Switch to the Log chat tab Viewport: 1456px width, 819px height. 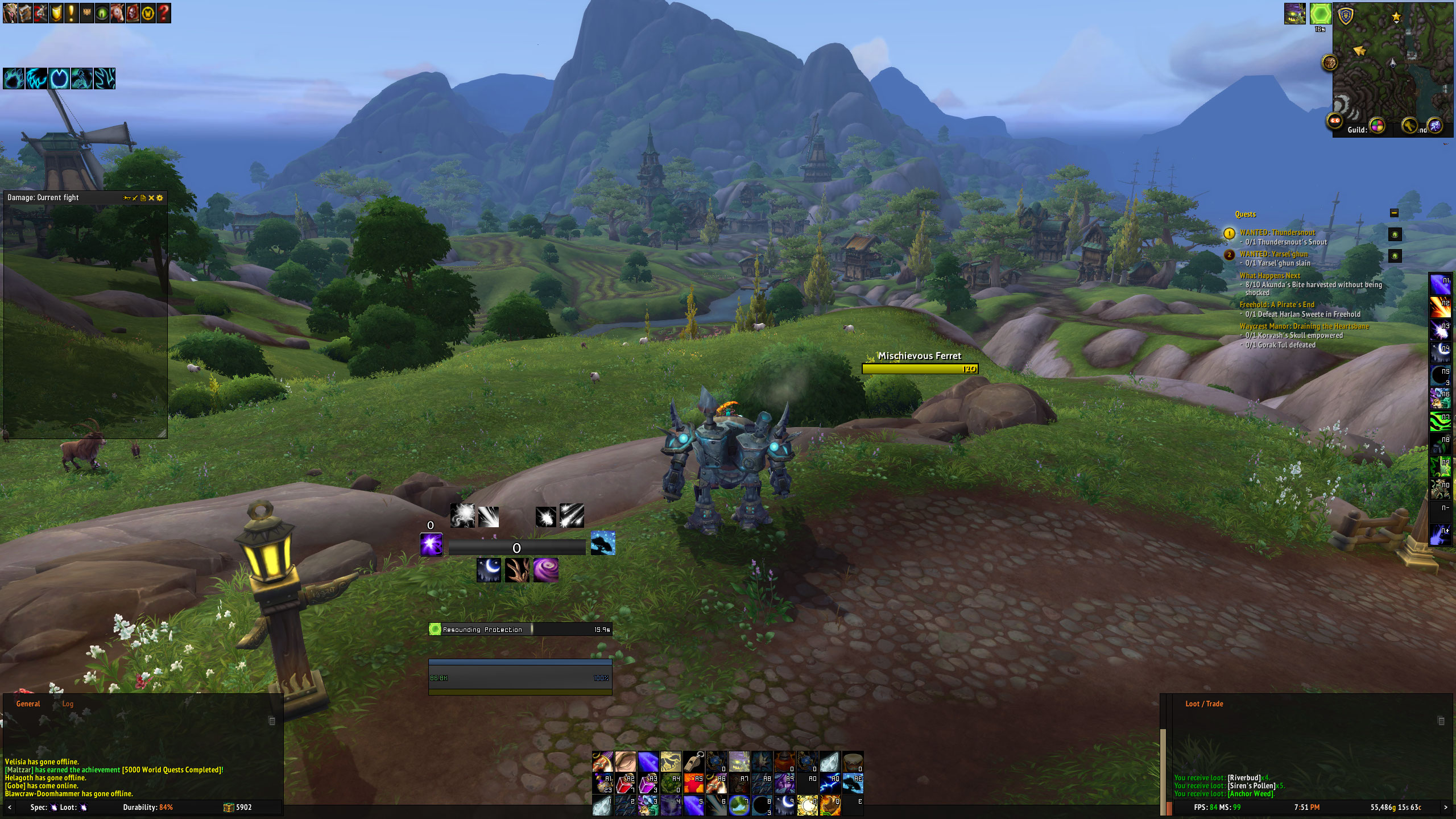68,704
